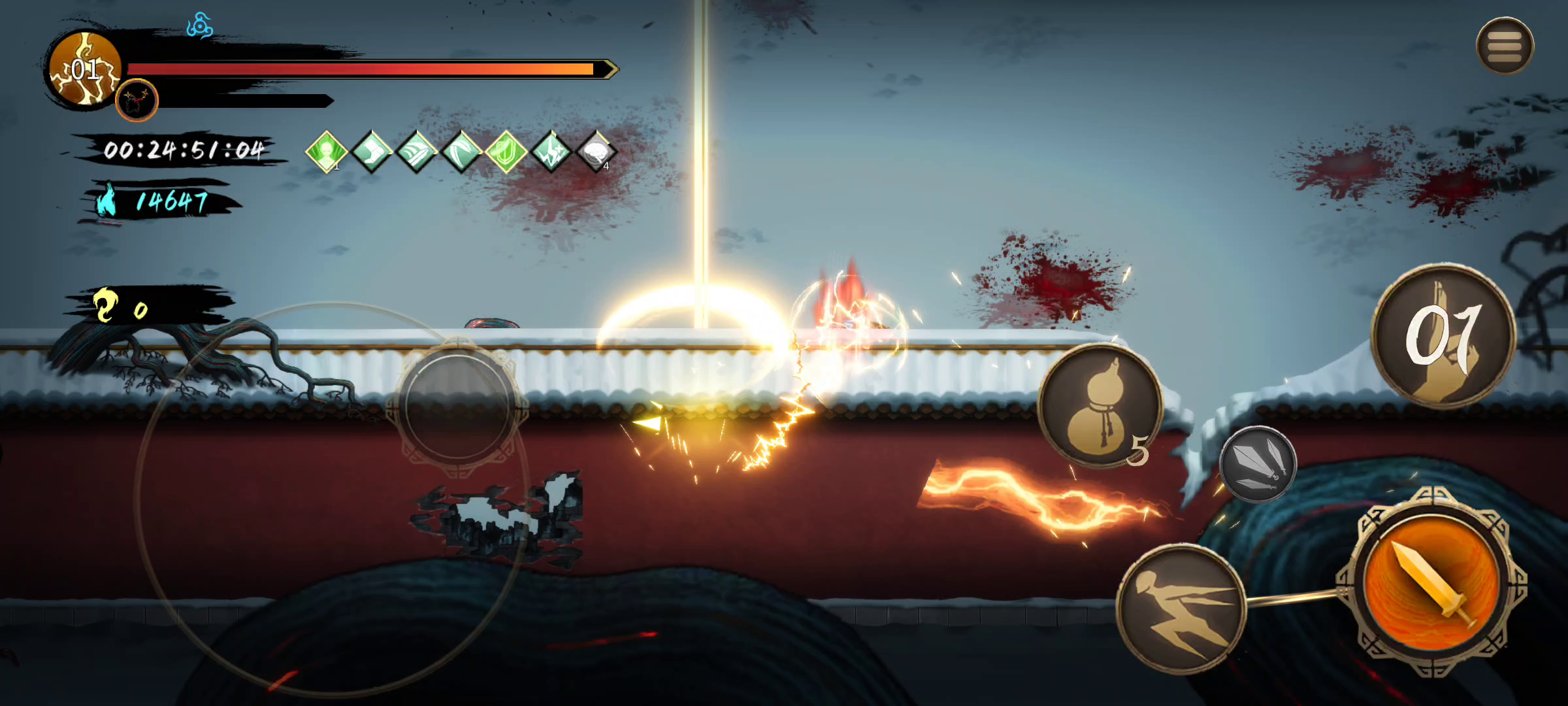Inspect the green shield buff icon

pos(506,152)
